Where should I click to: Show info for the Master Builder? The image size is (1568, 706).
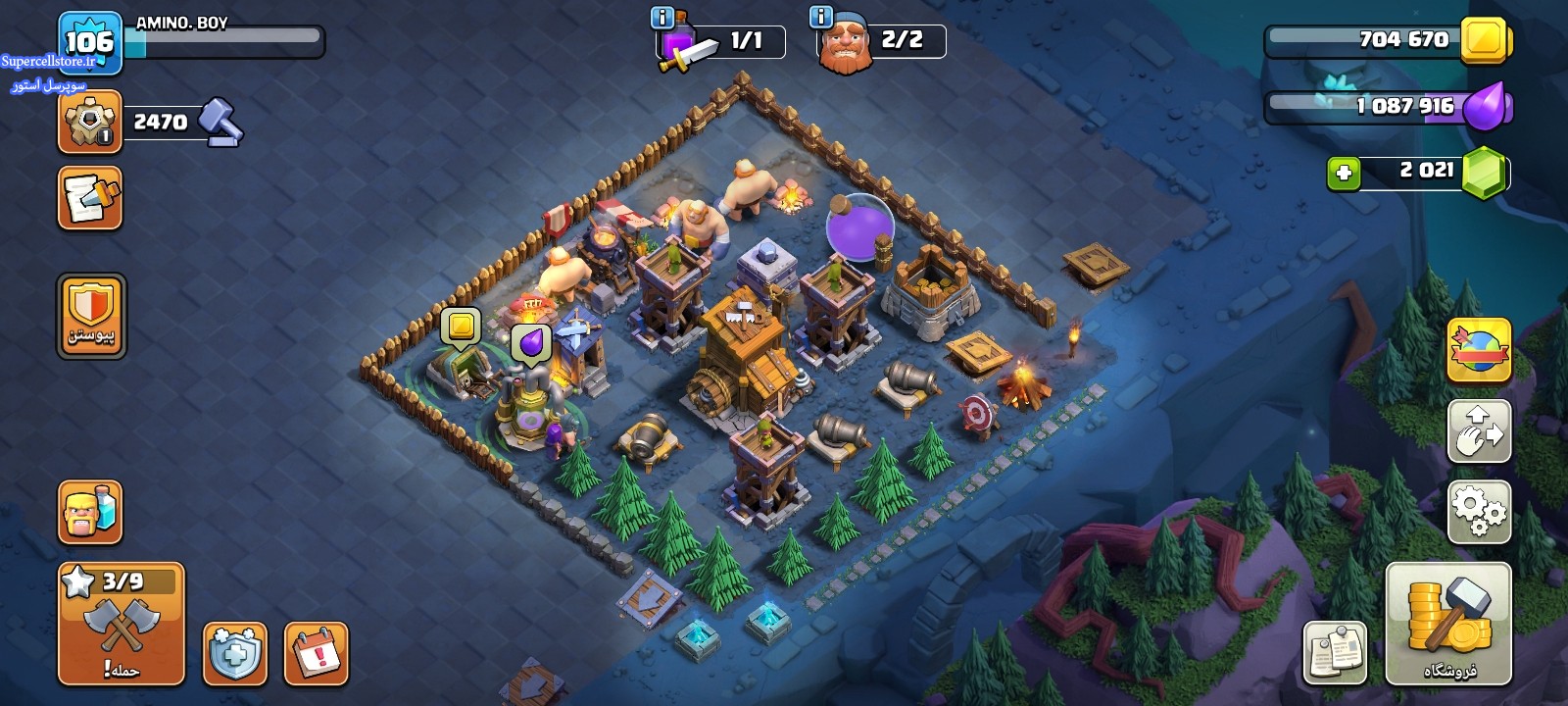(x=821, y=18)
